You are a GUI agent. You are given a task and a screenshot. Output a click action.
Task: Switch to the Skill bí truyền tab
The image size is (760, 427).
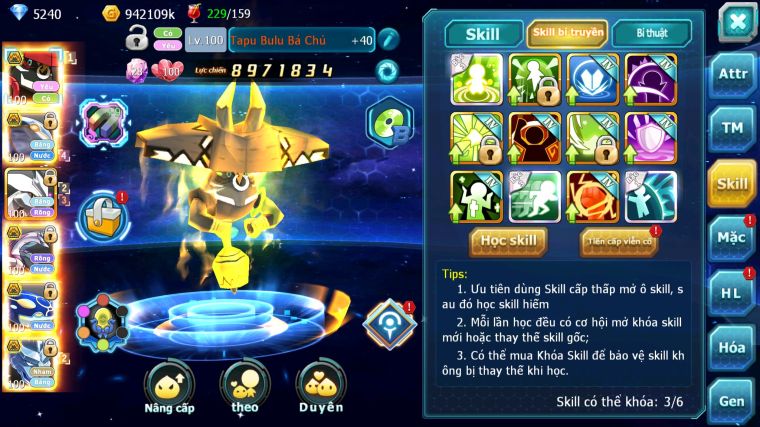(566, 33)
